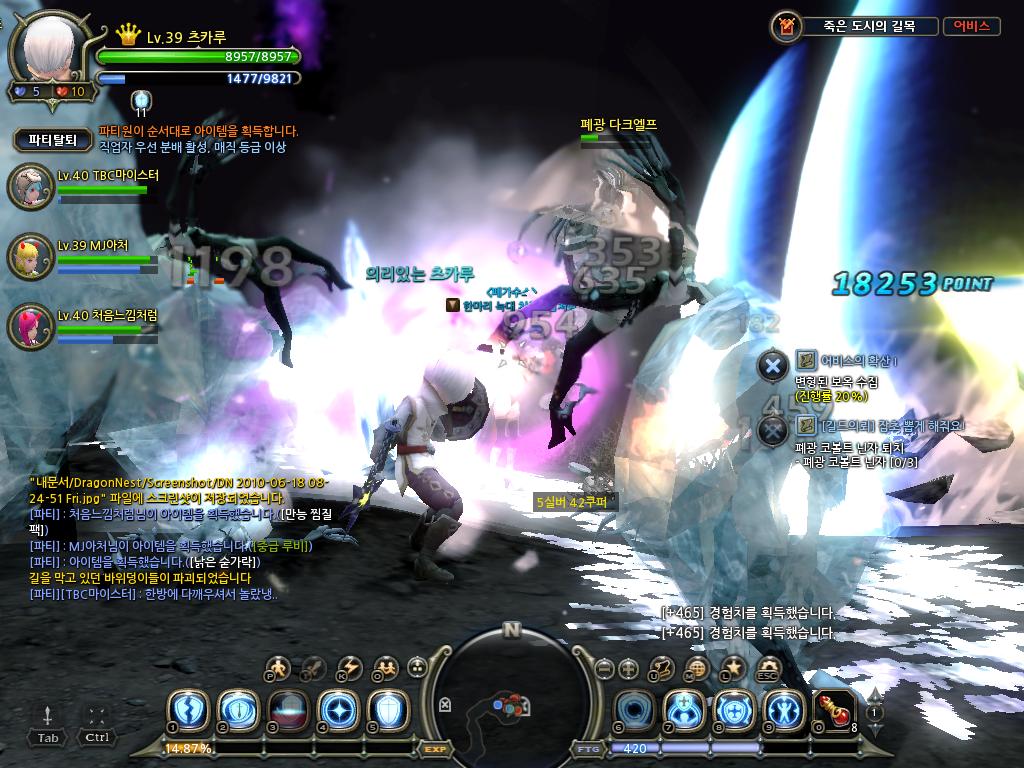Use the swirling vortex skill in slot 6
1024x768 pixels.
(634, 709)
